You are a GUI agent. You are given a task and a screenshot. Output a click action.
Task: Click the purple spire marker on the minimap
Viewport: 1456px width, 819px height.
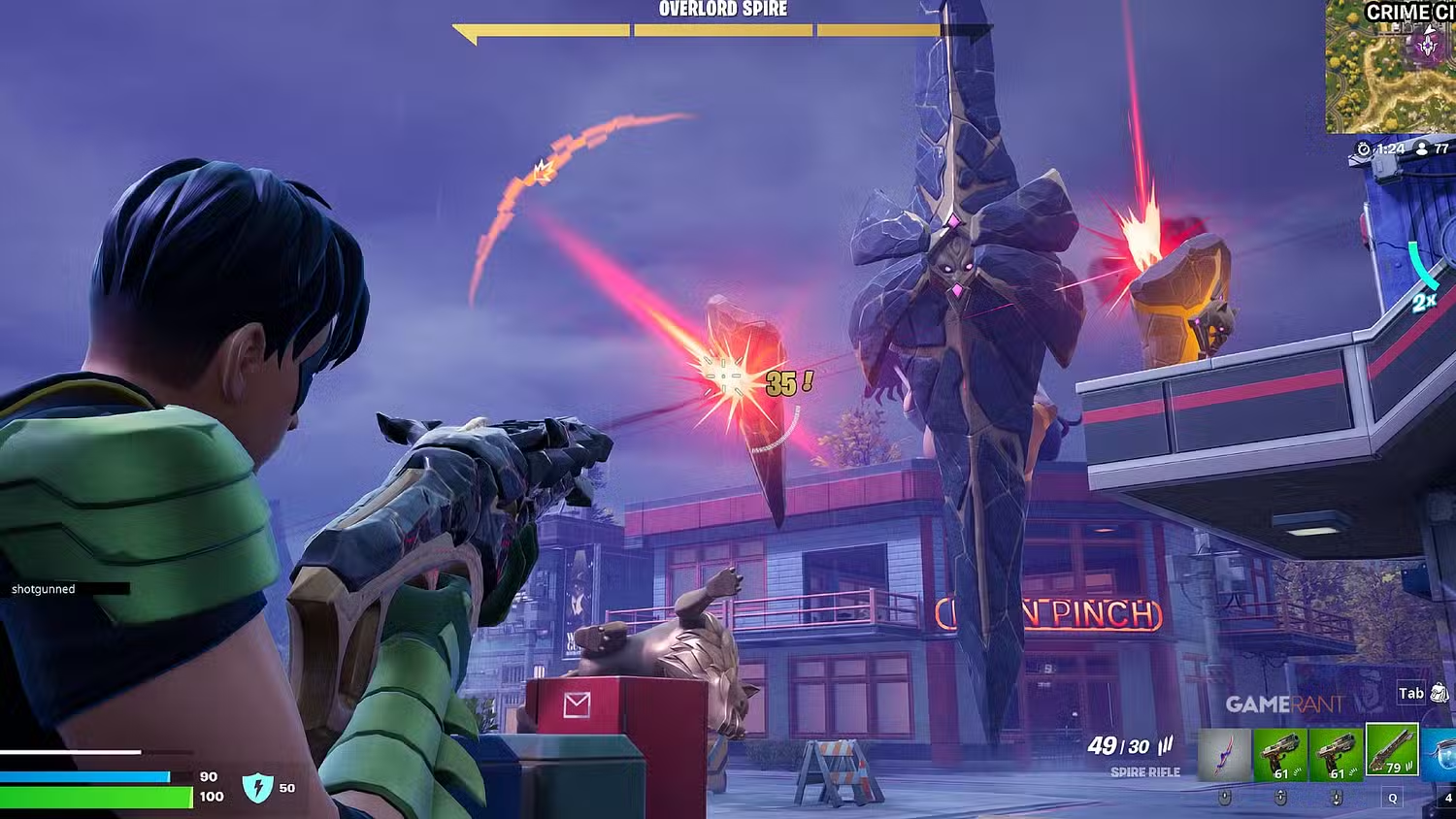[1427, 45]
